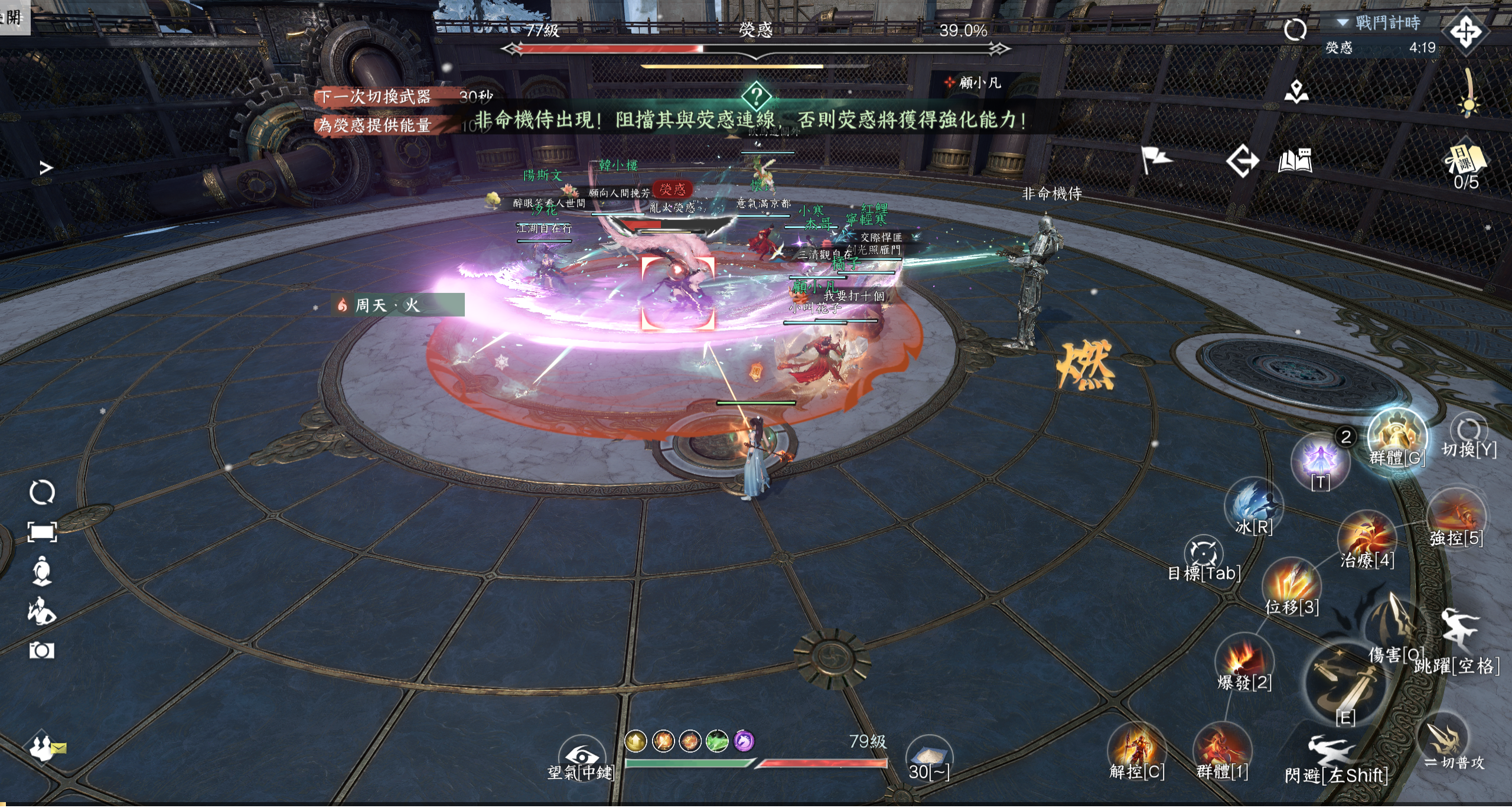Image resolution: width=1512 pixels, height=808 pixels.
Task: Use the consumable item slot showing 30
Action: tap(928, 756)
